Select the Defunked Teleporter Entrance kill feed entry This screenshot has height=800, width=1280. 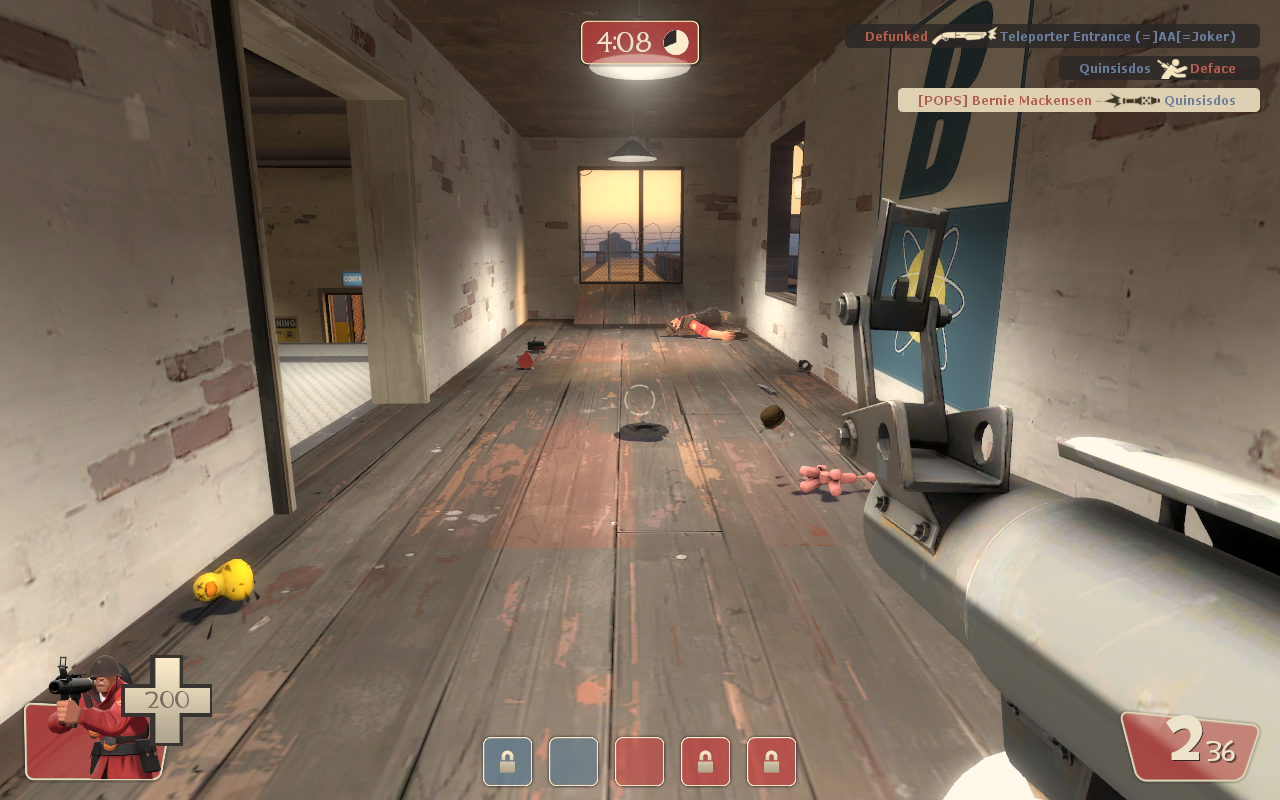pyautogui.click(x=1051, y=37)
